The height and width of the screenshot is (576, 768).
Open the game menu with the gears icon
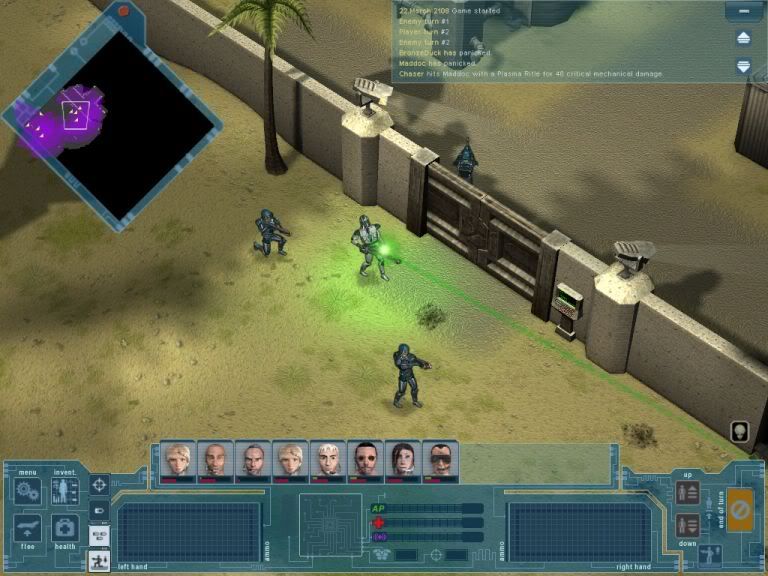click(27, 491)
